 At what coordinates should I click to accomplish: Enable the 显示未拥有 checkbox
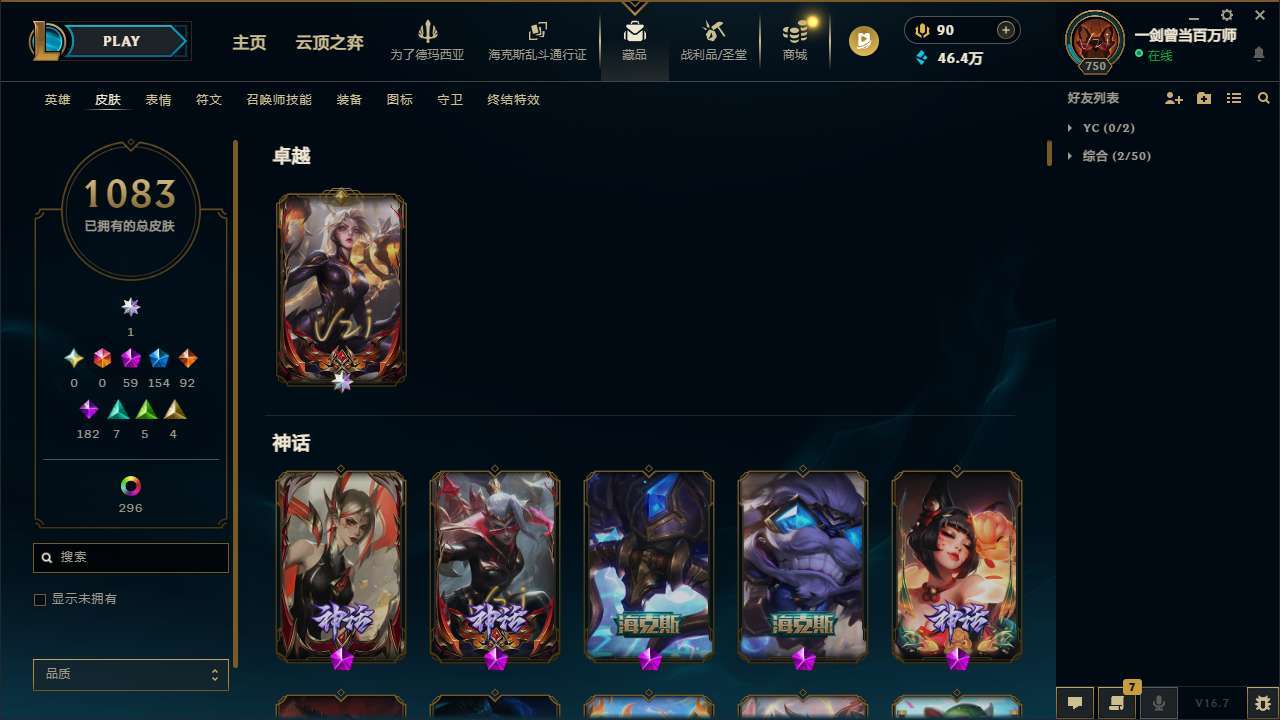[x=40, y=599]
